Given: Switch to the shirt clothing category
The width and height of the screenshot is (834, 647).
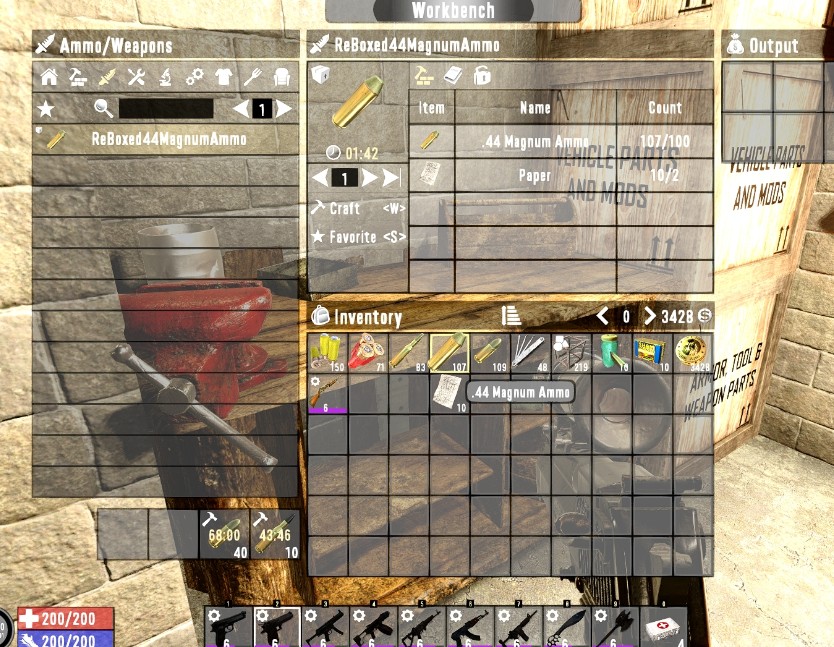Looking at the screenshot, I should (x=223, y=77).
